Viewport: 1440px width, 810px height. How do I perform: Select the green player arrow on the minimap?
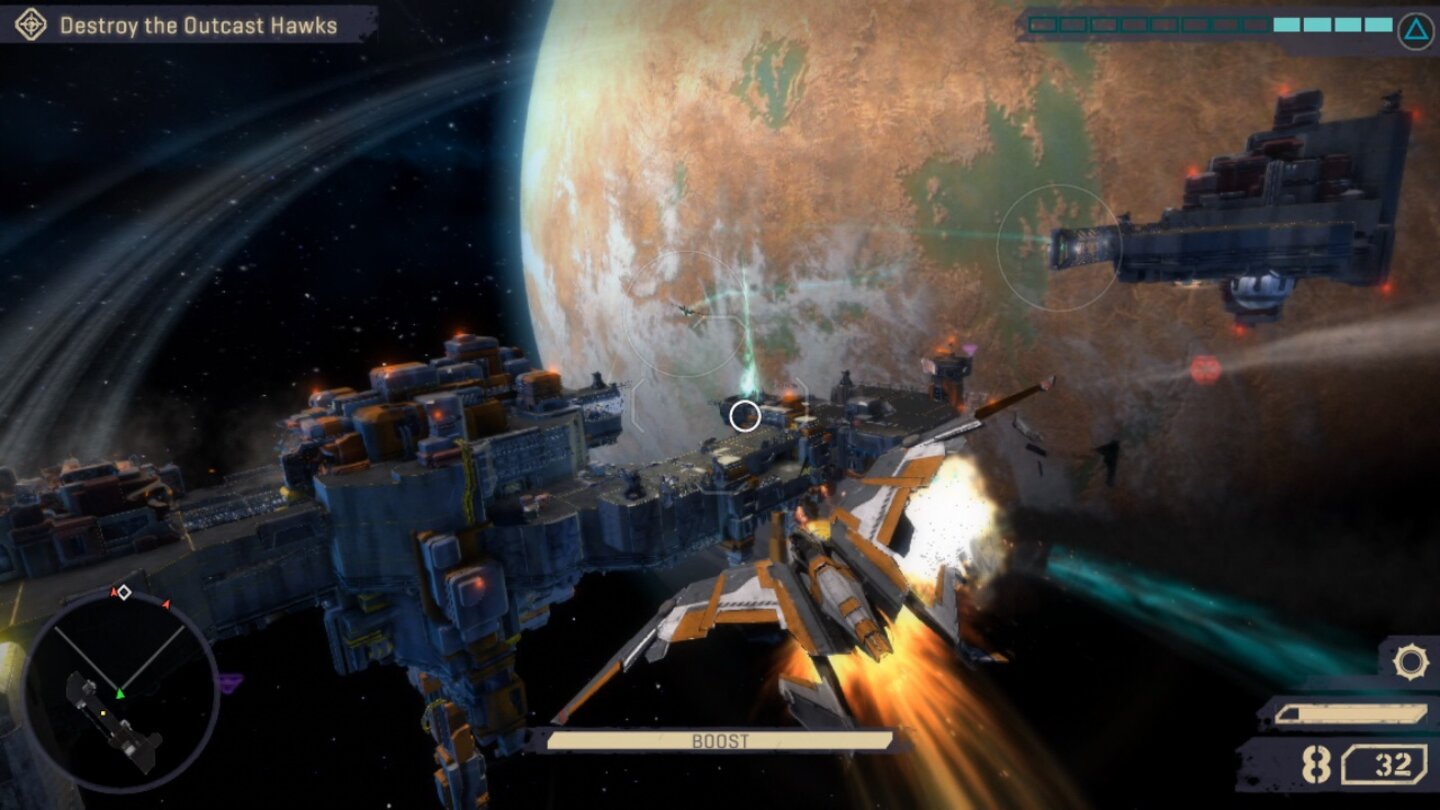click(x=120, y=693)
